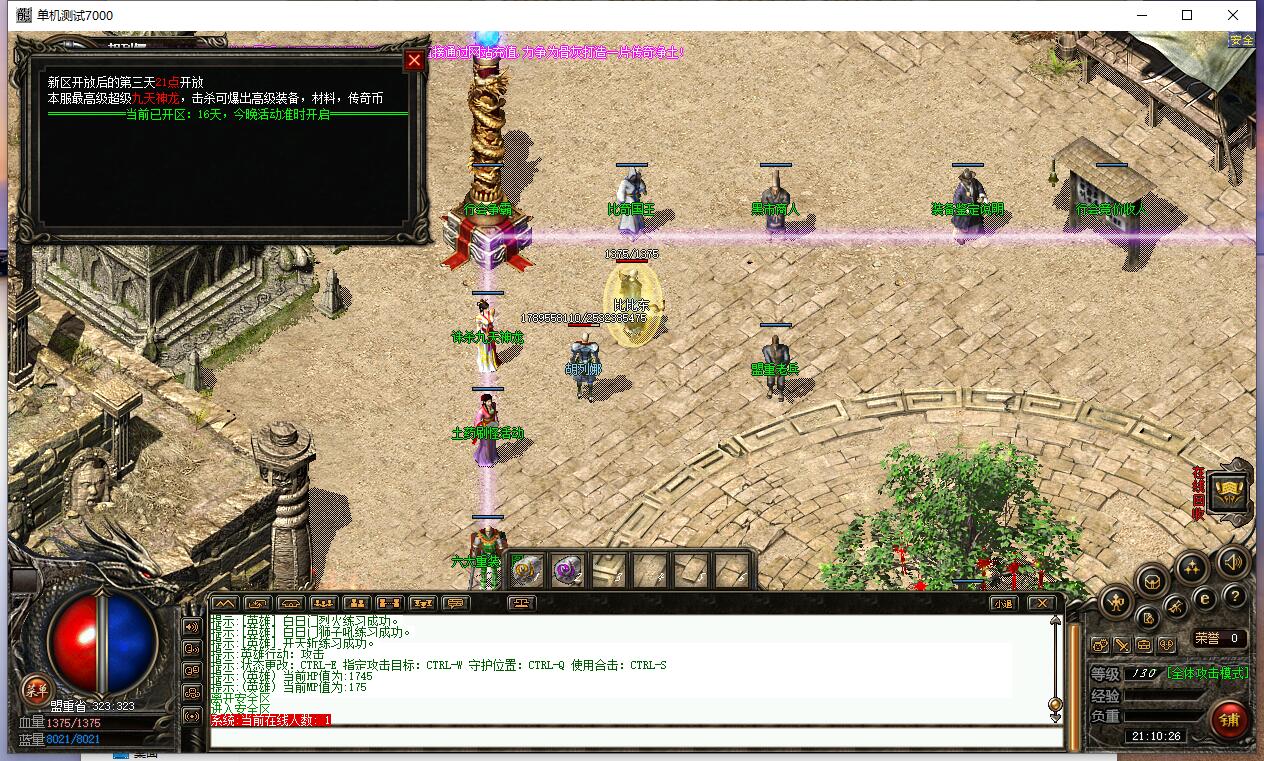Click the red 铺 shop button
The width and height of the screenshot is (1264, 761).
coord(1229,718)
